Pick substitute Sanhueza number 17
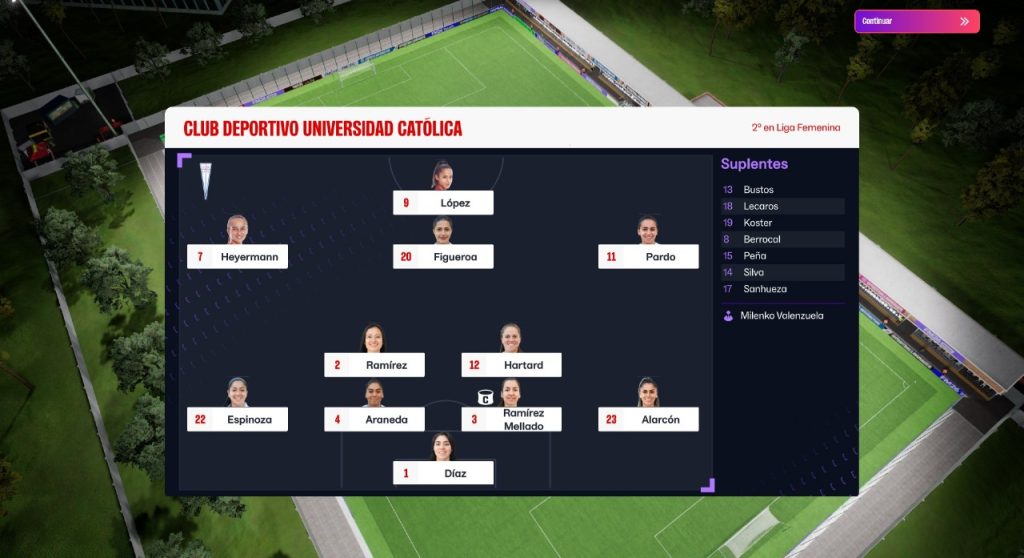 (x=782, y=289)
